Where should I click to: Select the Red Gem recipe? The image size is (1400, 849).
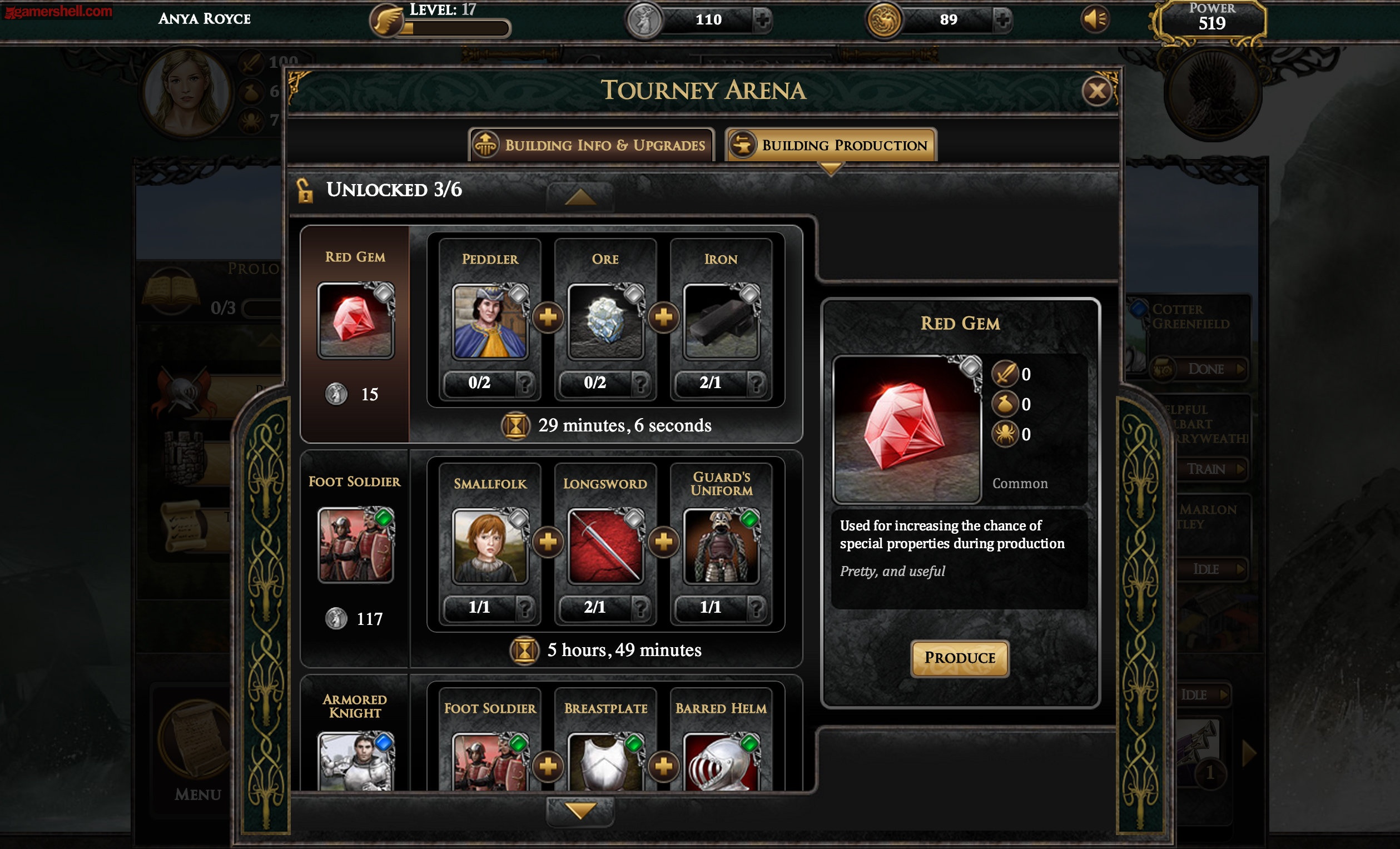click(x=355, y=321)
